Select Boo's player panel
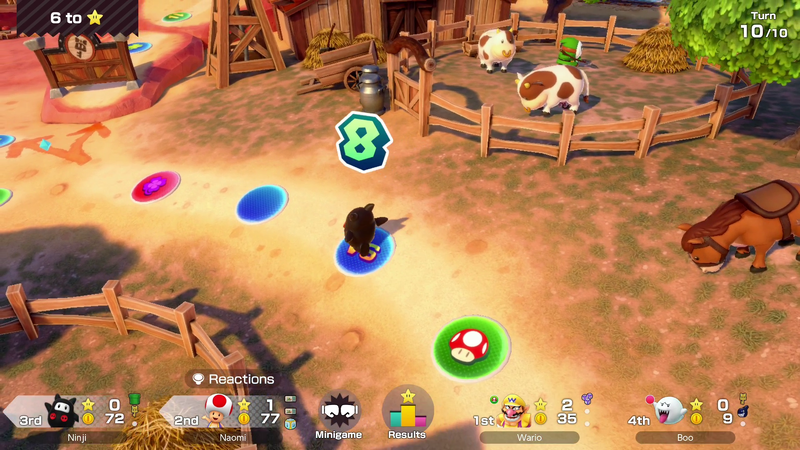Viewport: 800px width, 450px height. [686, 414]
